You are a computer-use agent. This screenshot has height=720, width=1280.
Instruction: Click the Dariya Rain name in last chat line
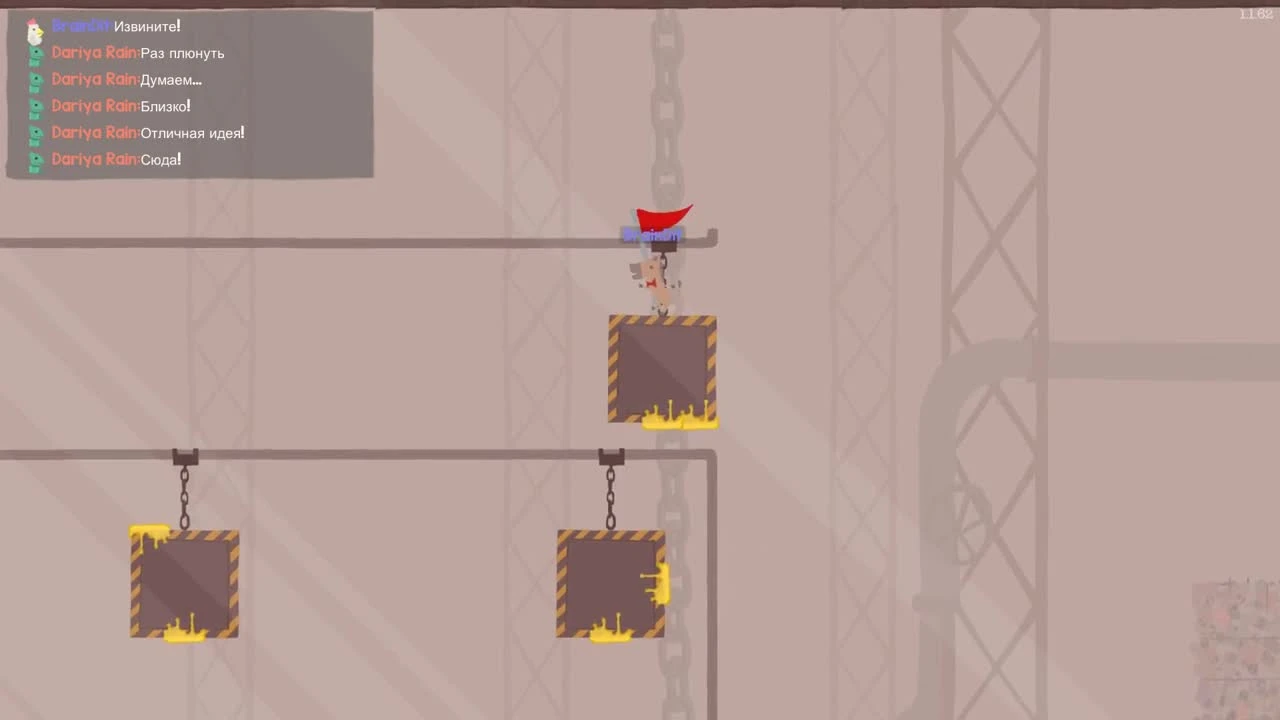(x=95, y=159)
